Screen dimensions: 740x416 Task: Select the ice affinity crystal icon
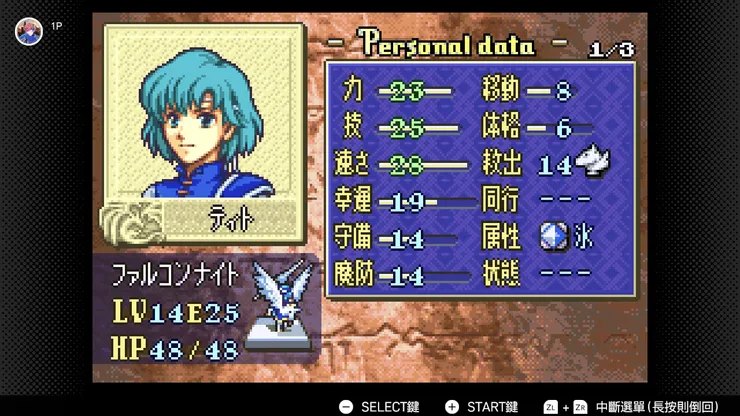(553, 236)
